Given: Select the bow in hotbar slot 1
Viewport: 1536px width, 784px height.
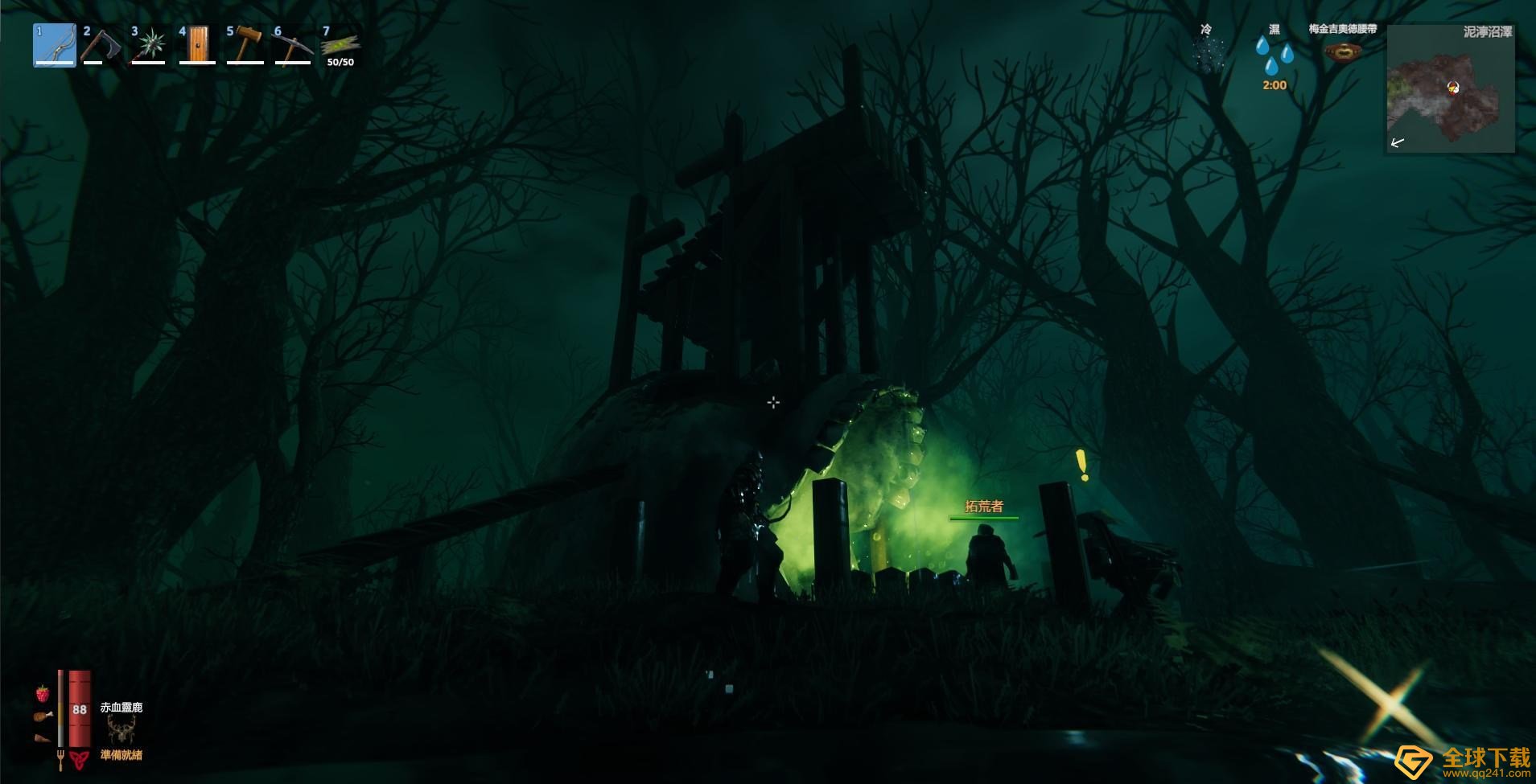Looking at the screenshot, I should click(x=55, y=45).
